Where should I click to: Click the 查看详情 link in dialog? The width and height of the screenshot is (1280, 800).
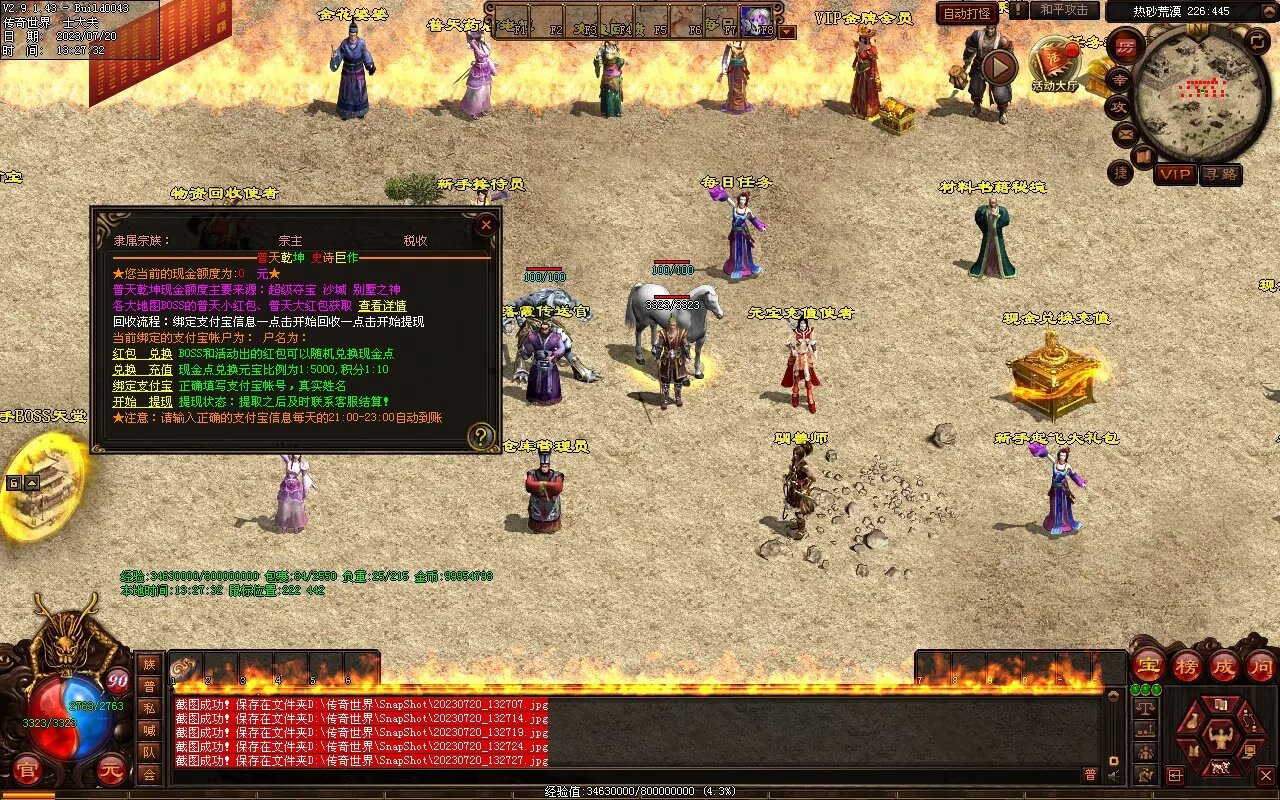pos(382,306)
